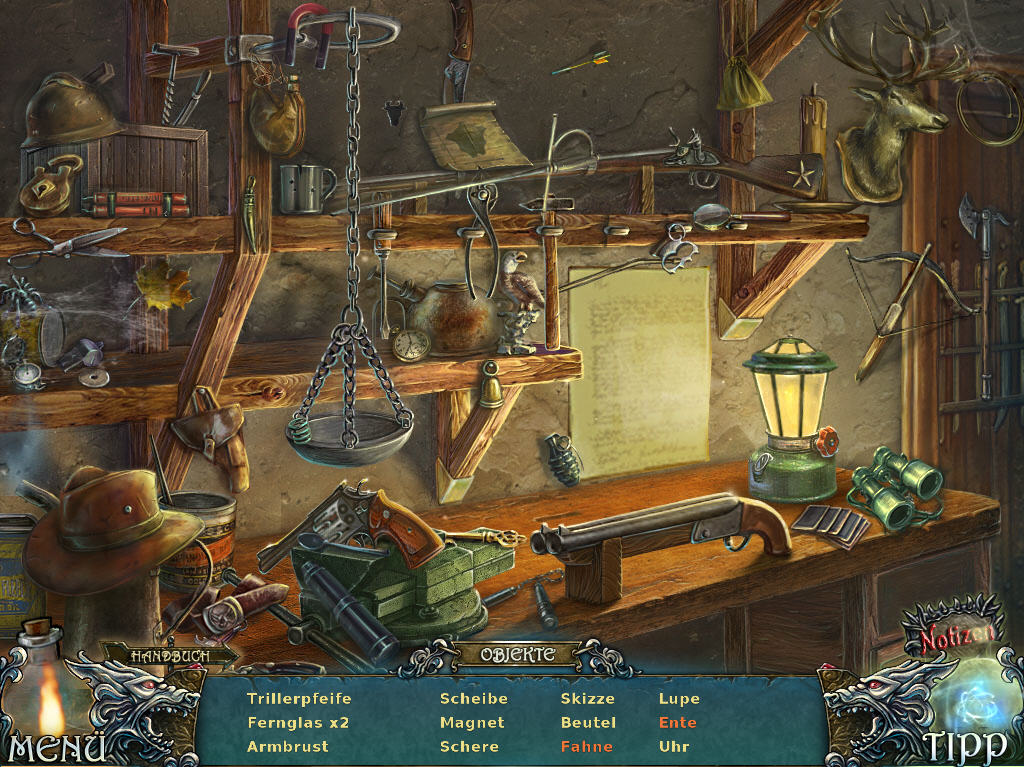Choose the Magnet list entry
Screen dimensions: 1024x767
(472, 723)
